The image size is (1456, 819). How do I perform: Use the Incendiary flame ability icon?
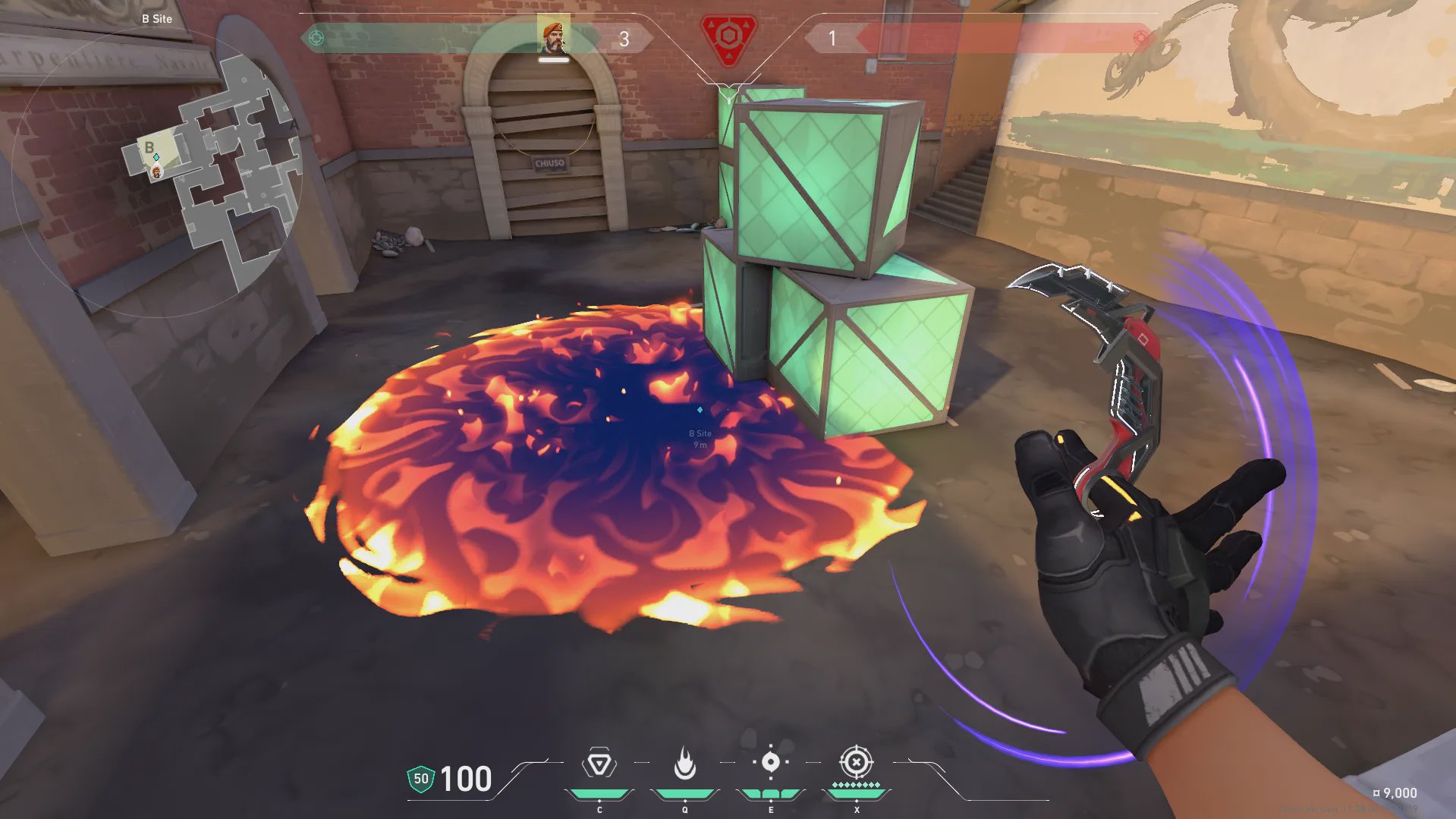click(685, 764)
